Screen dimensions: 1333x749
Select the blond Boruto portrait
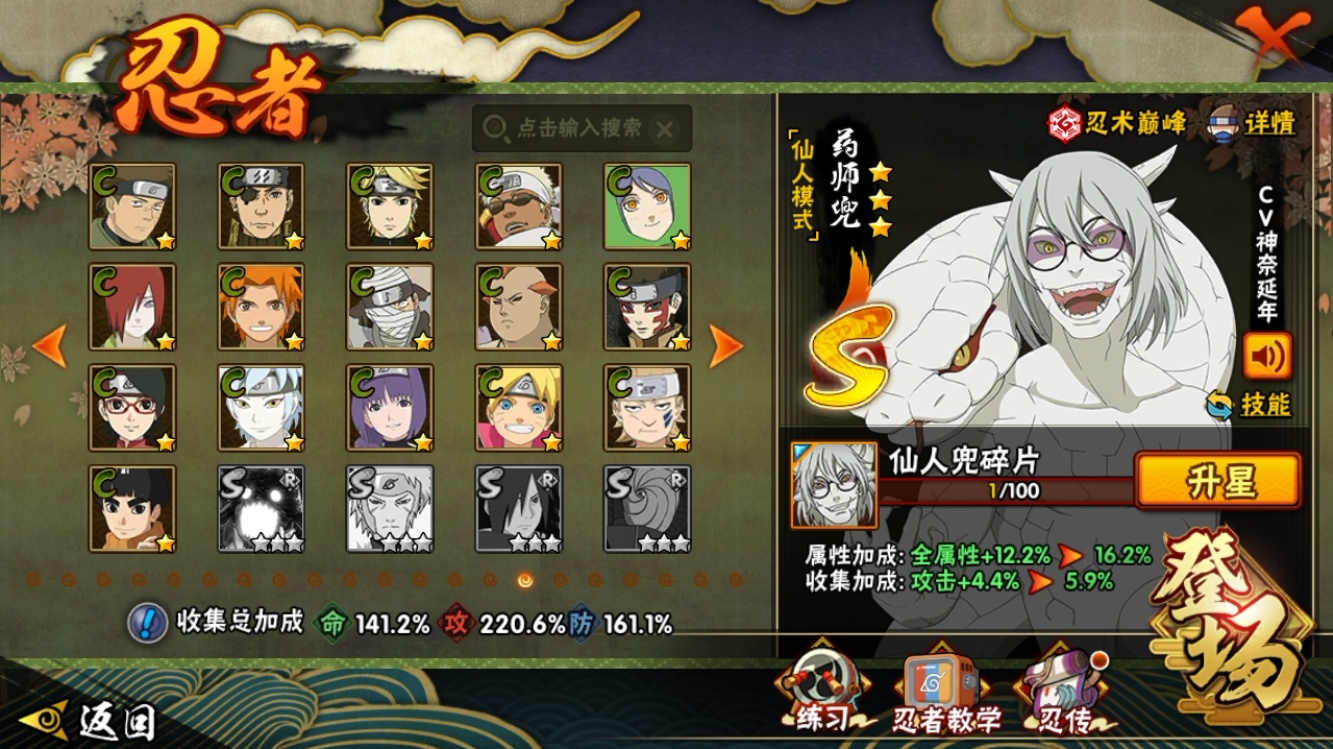(x=518, y=407)
